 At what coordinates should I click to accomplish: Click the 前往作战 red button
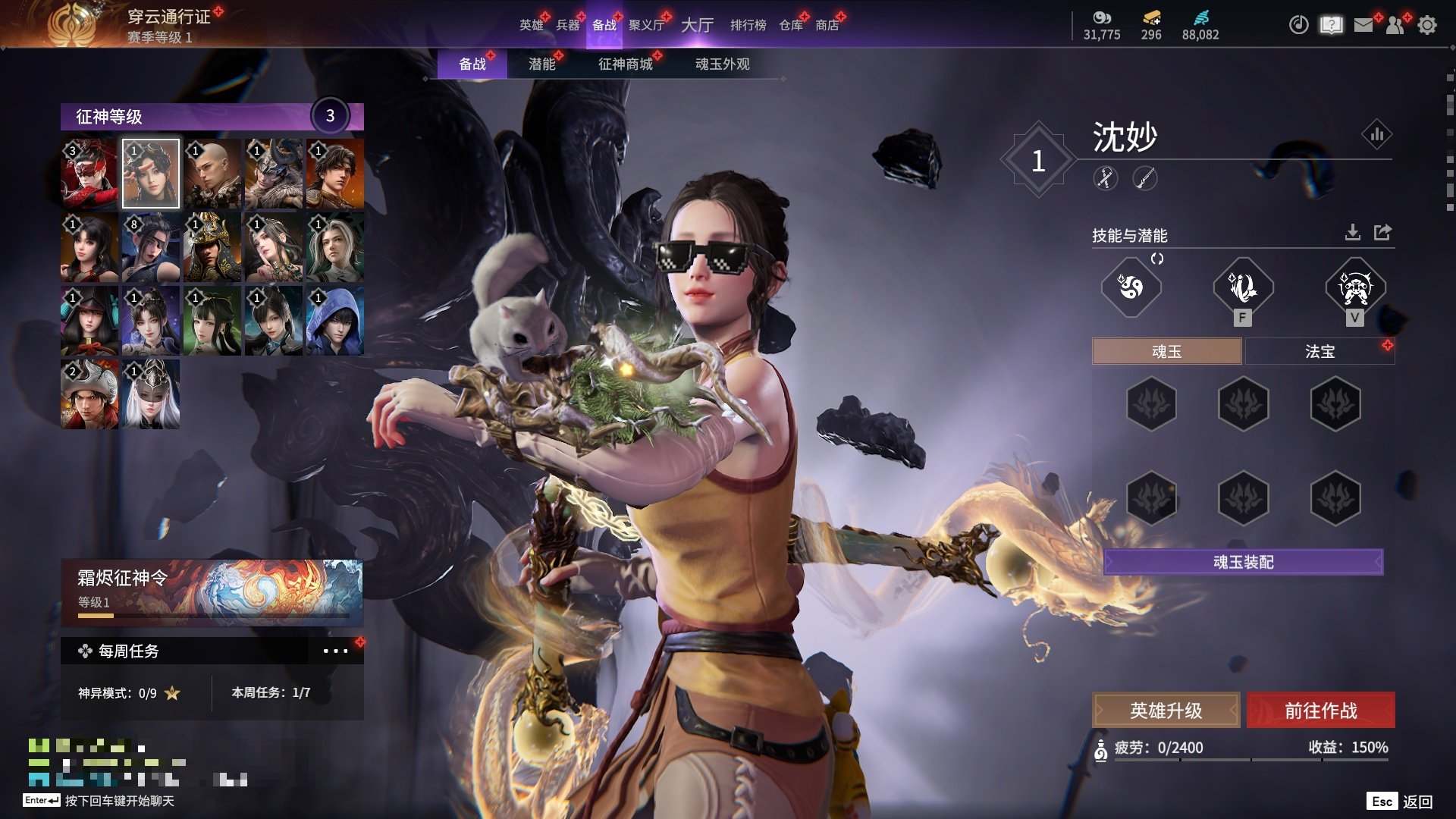[x=1320, y=711]
